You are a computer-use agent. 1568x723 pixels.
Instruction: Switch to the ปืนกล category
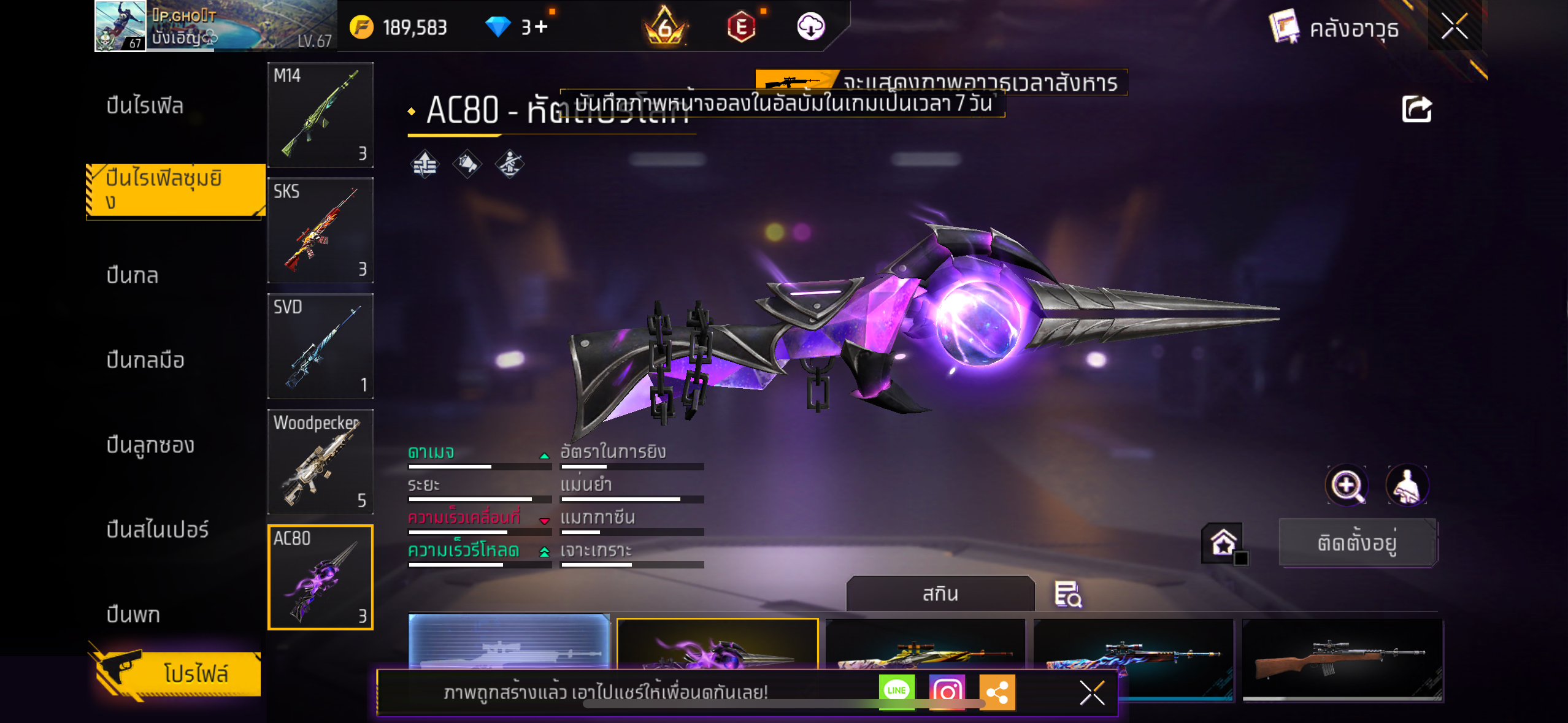[x=133, y=275]
